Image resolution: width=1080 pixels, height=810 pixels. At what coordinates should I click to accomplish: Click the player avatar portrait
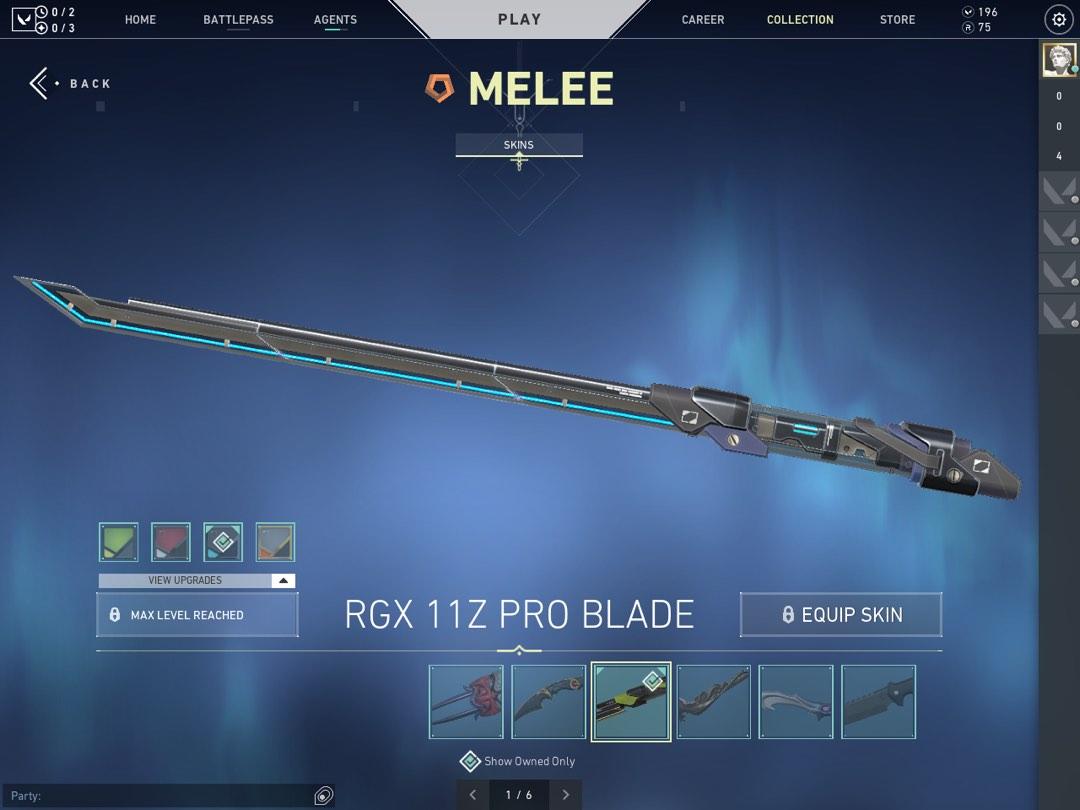1059,60
